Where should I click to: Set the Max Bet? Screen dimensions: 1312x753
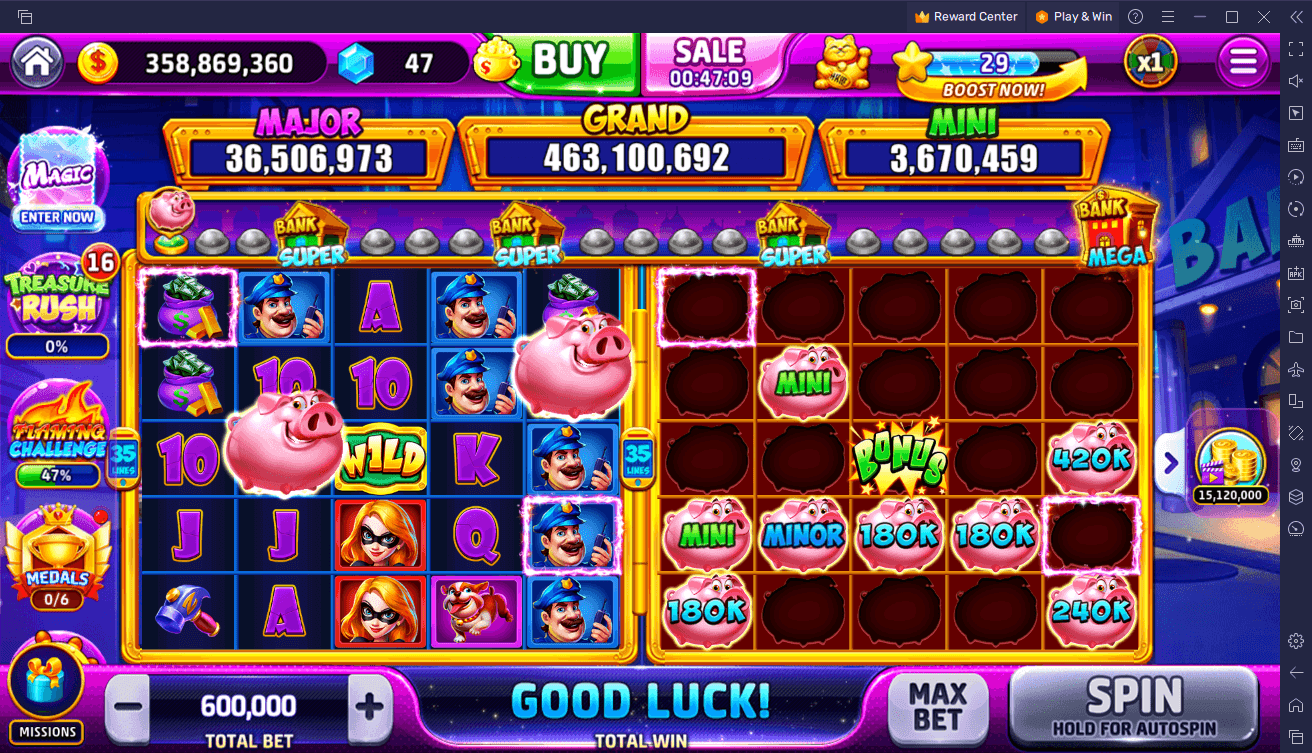click(x=937, y=706)
